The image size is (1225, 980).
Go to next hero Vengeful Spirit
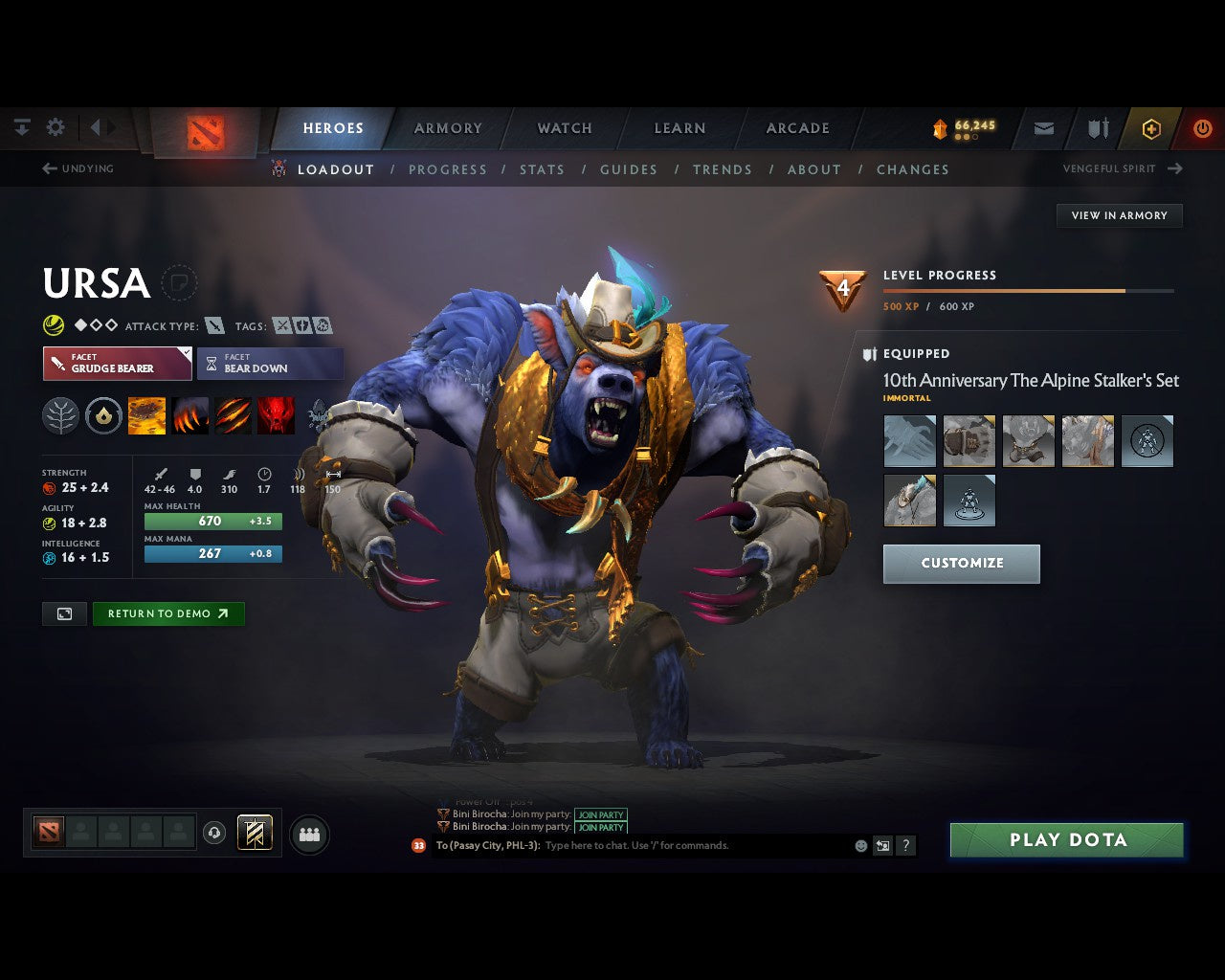click(x=1122, y=168)
